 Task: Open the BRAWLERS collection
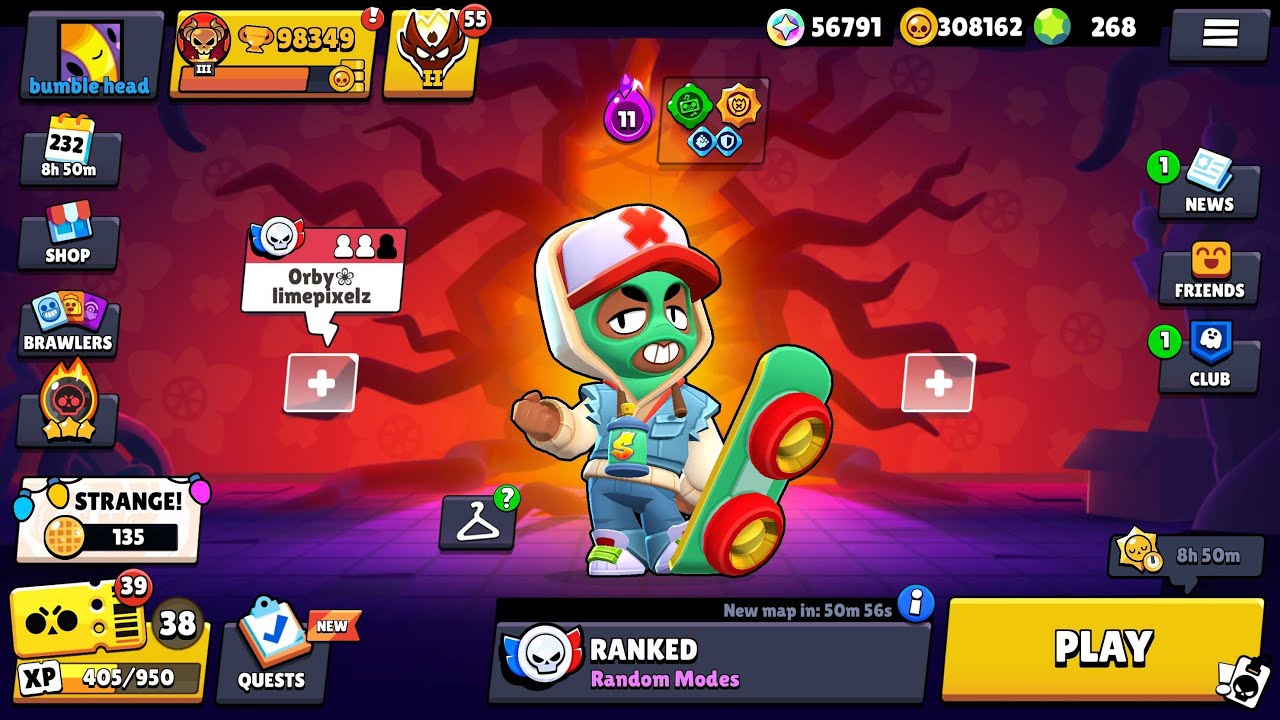pyautogui.click(x=68, y=325)
